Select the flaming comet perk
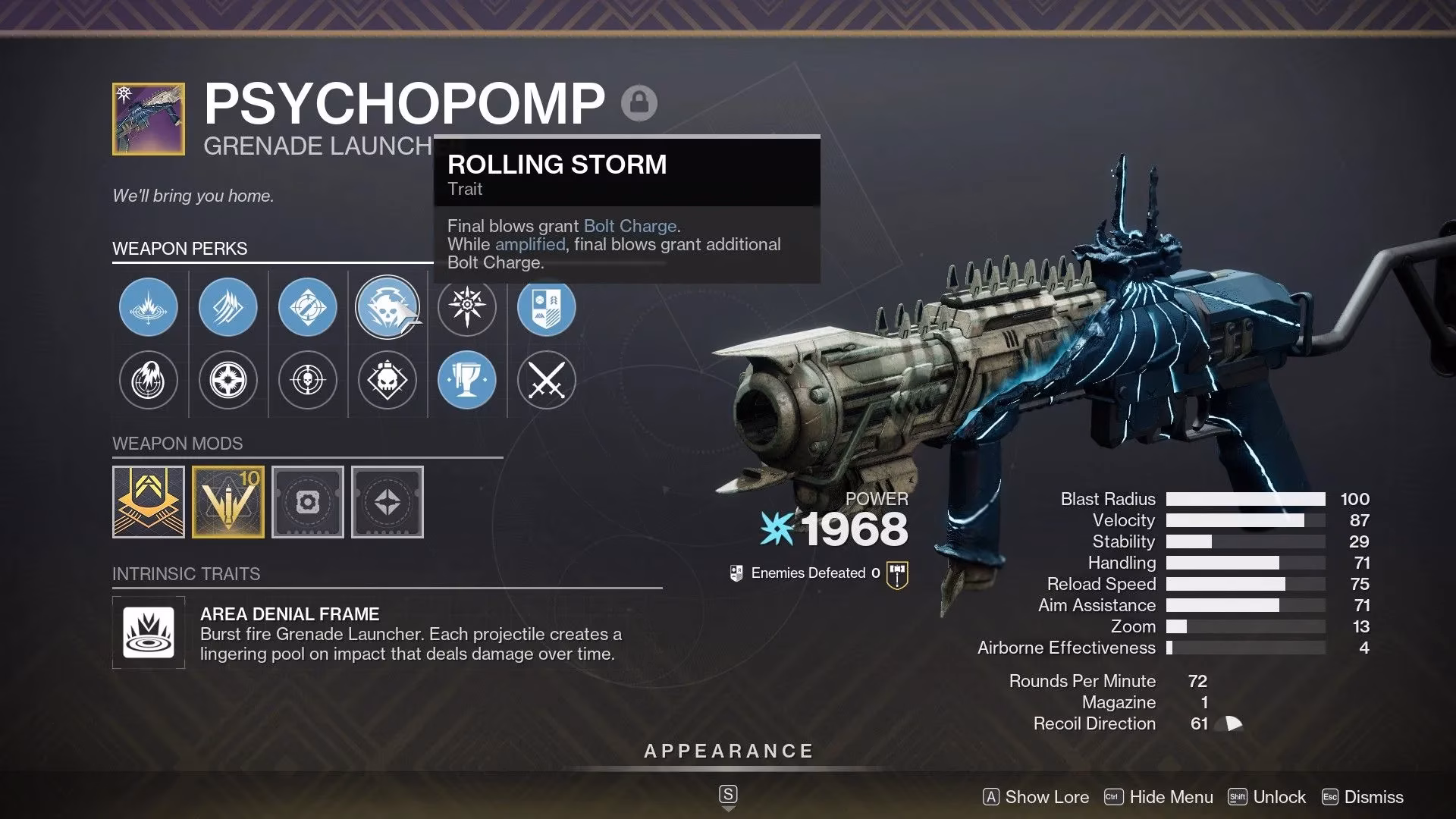This screenshot has height=819, width=1456. coord(149,380)
